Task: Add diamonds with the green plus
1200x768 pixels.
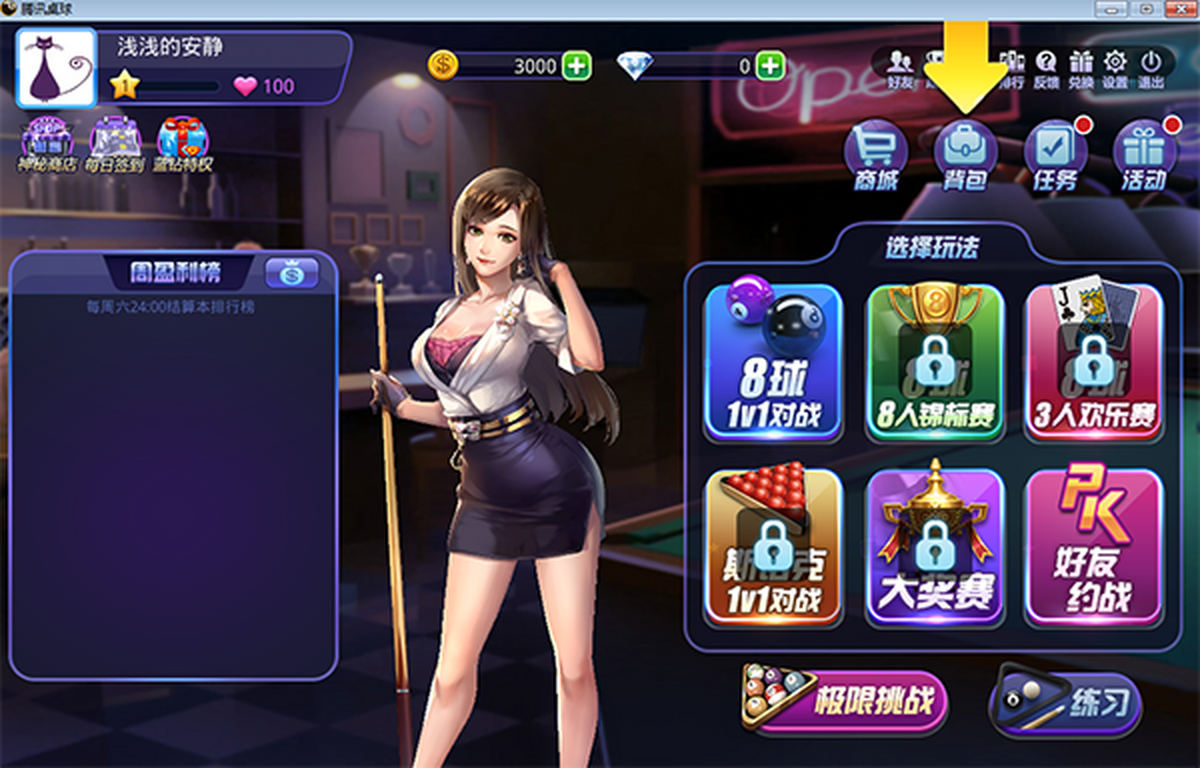Action: click(769, 67)
